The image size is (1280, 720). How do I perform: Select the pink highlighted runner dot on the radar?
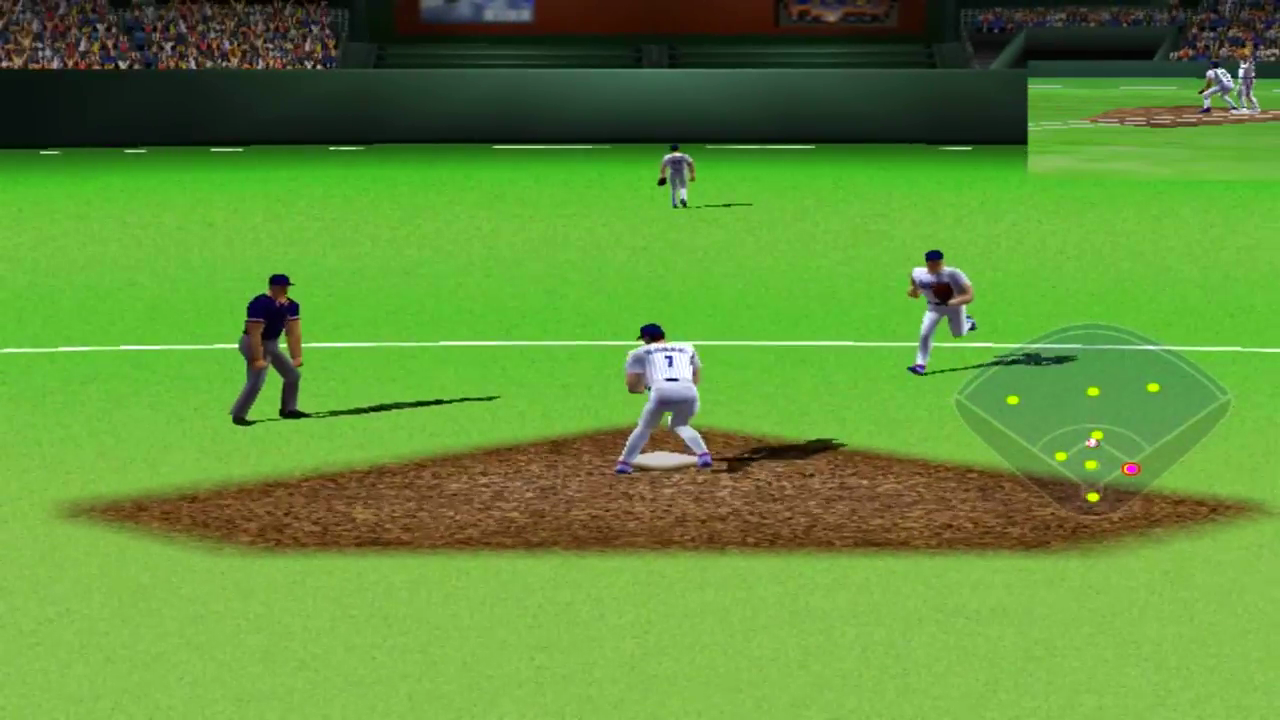coord(1132,468)
